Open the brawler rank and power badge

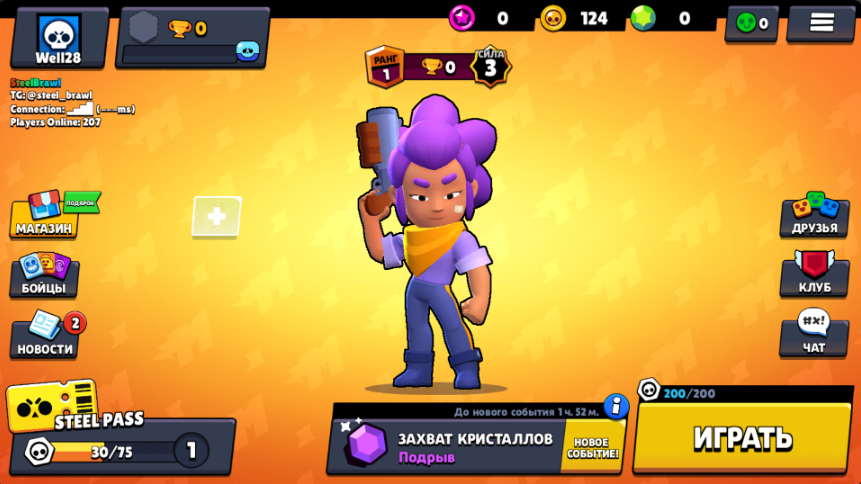(438, 67)
